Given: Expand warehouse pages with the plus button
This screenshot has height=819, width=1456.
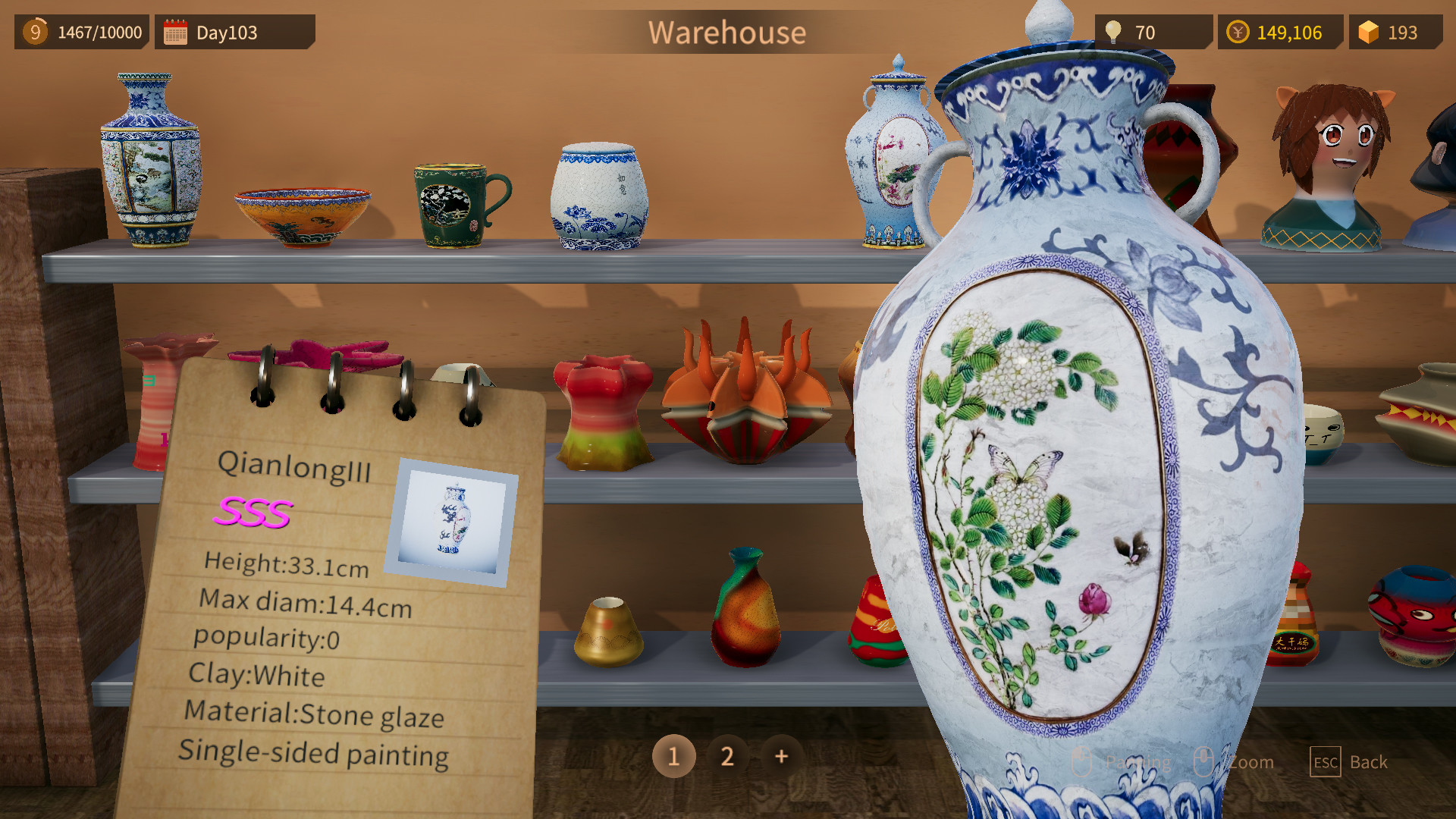Looking at the screenshot, I should click(x=780, y=756).
